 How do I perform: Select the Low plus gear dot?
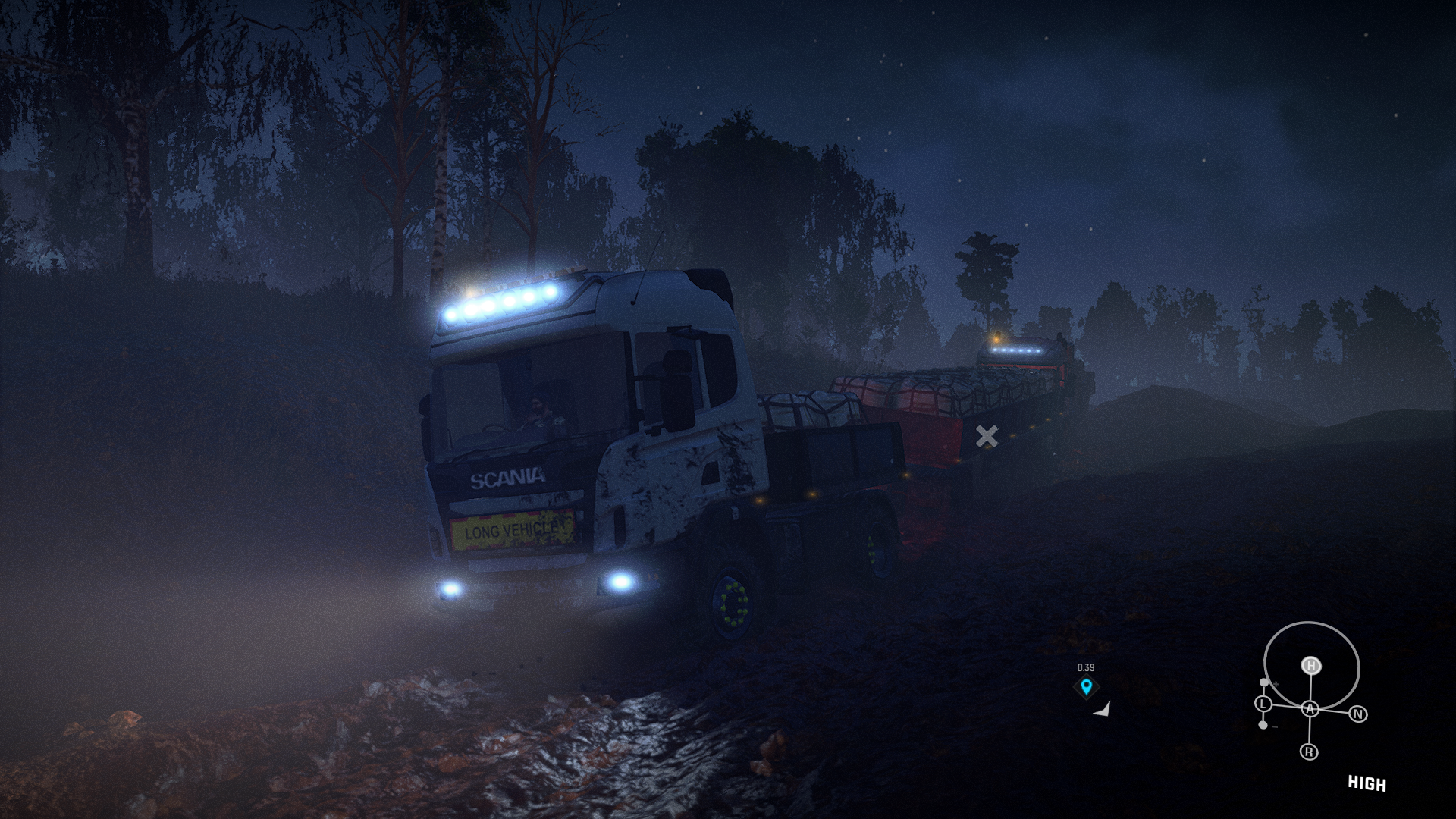(1263, 683)
